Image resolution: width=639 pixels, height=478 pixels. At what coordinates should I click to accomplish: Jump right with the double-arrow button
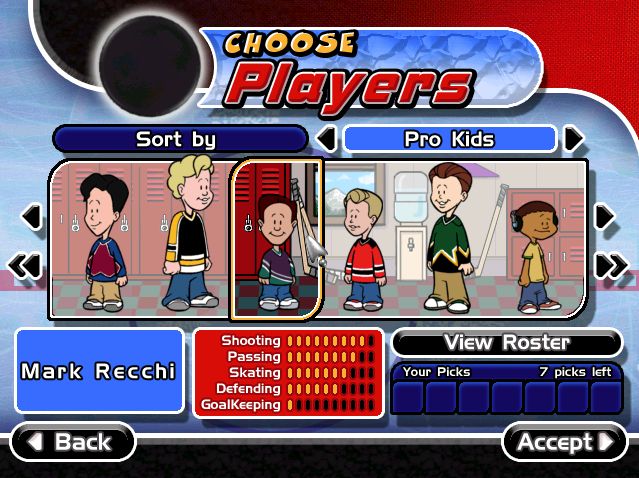click(610, 264)
